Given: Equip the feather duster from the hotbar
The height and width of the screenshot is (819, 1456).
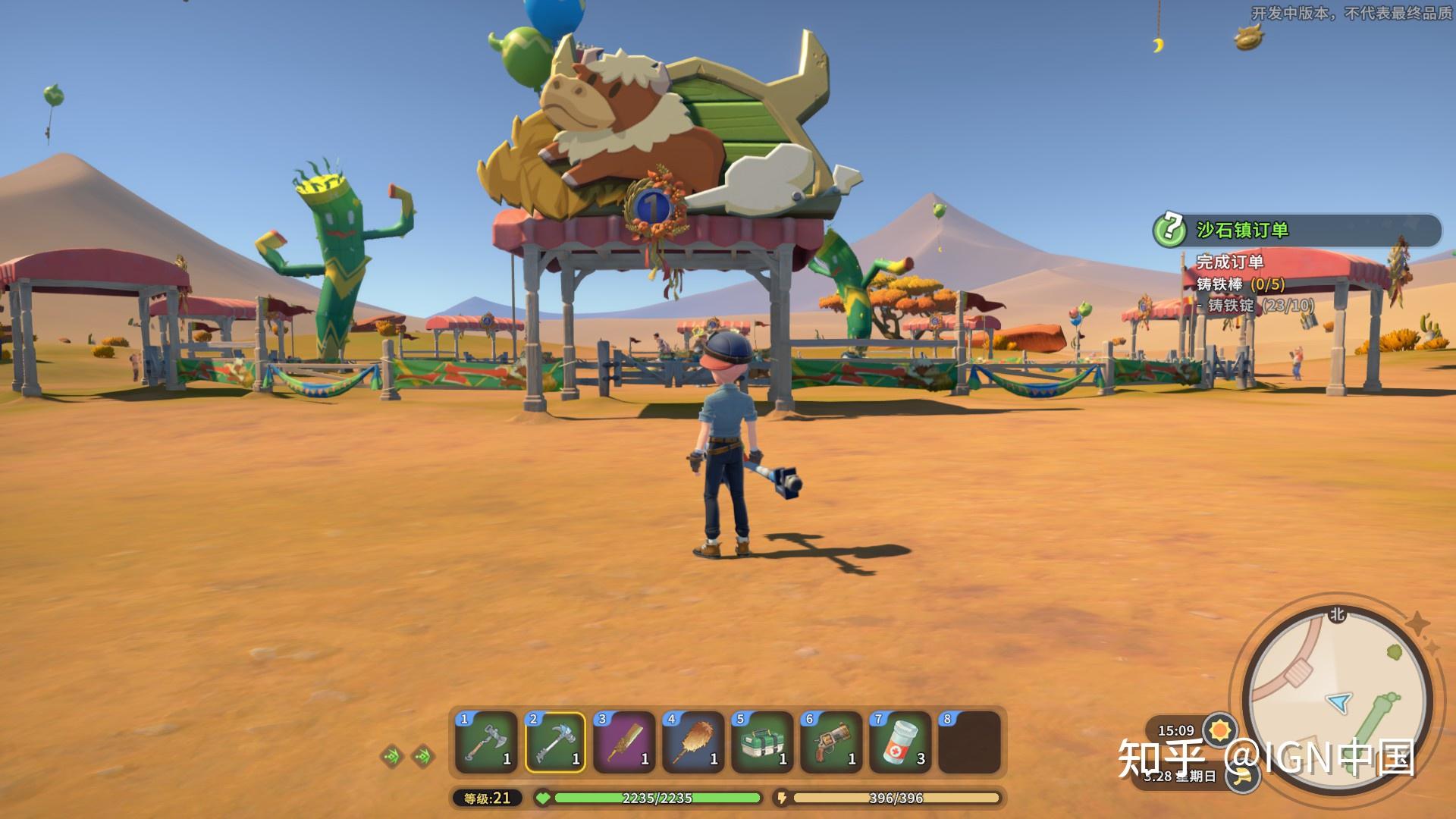Looking at the screenshot, I should tap(693, 742).
